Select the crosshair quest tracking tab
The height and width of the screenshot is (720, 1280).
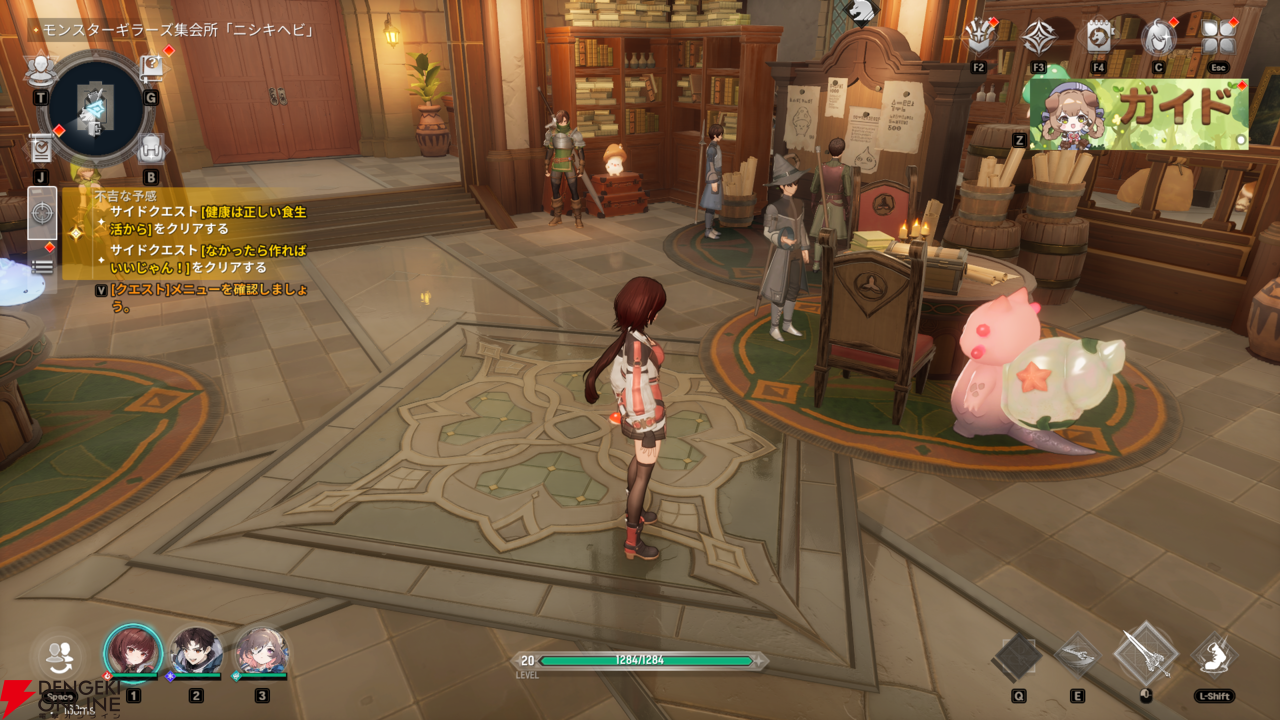(42, 212)
